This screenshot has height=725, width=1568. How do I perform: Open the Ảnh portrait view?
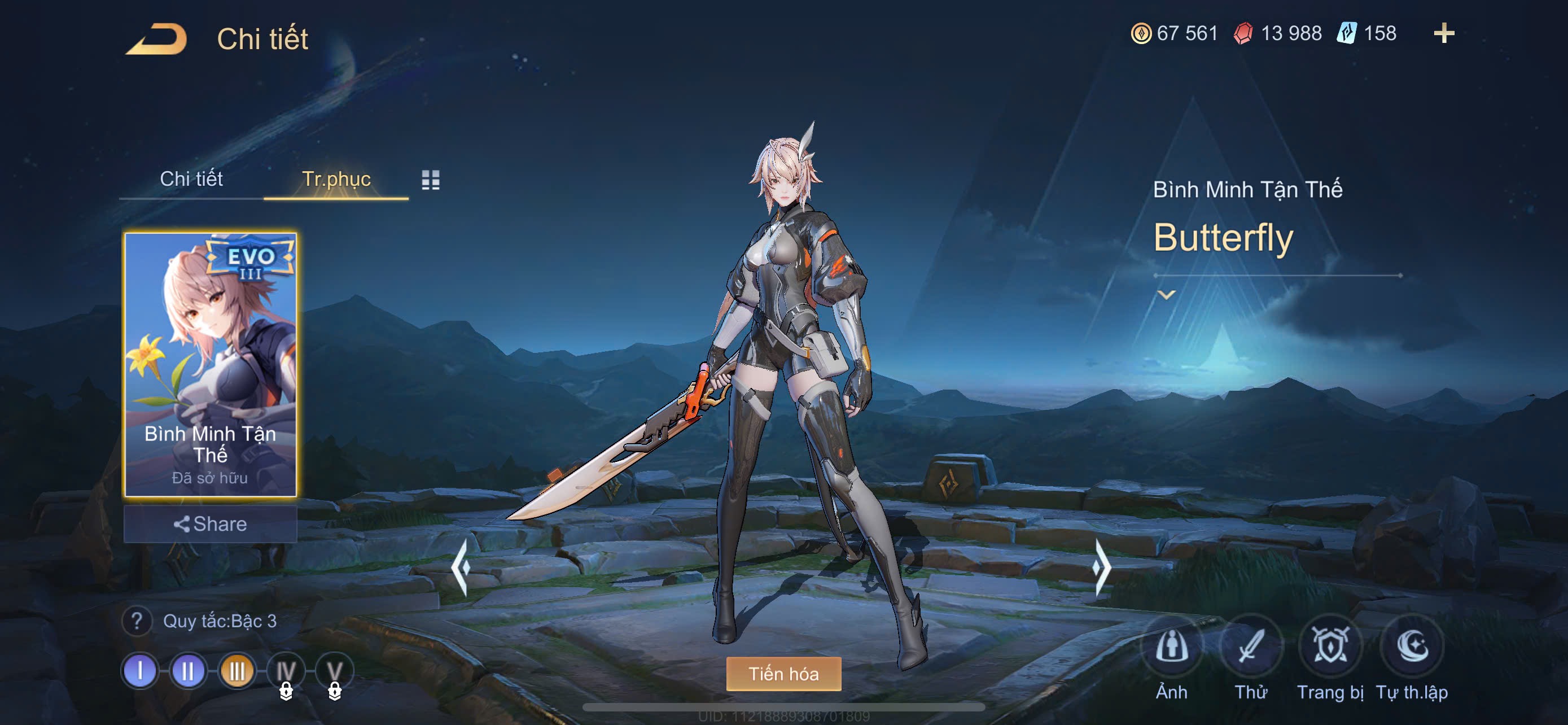point(1171,647)
